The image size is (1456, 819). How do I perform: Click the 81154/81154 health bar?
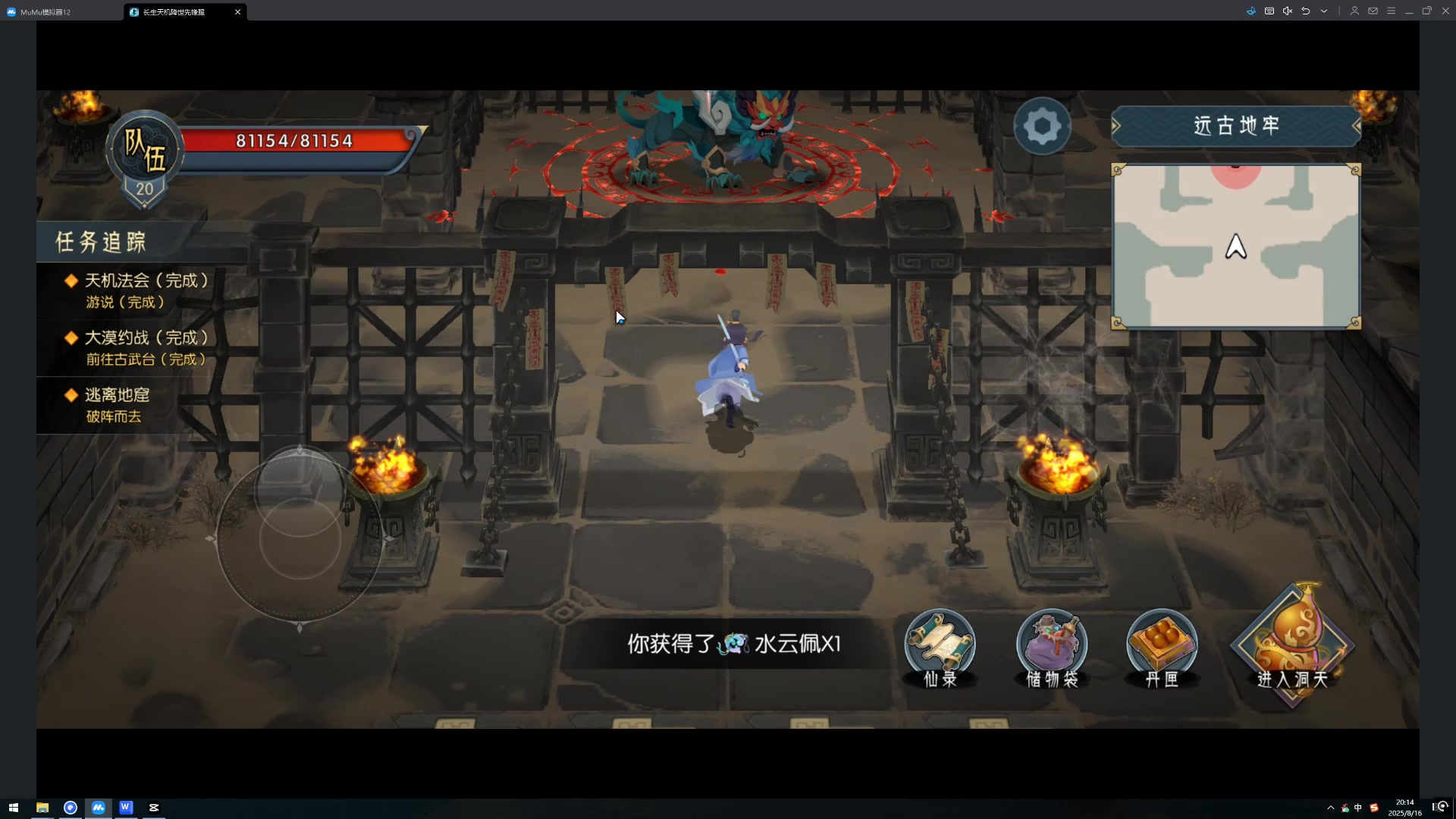(x=292, y=140)
